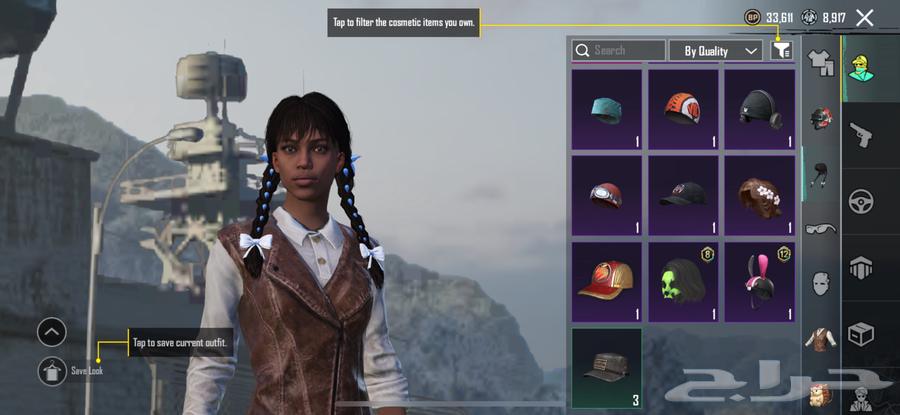Image resolution: width=900 pixels, height=415 pixels.
Task: Select the red and gold cap
Action: coord(606,281)
